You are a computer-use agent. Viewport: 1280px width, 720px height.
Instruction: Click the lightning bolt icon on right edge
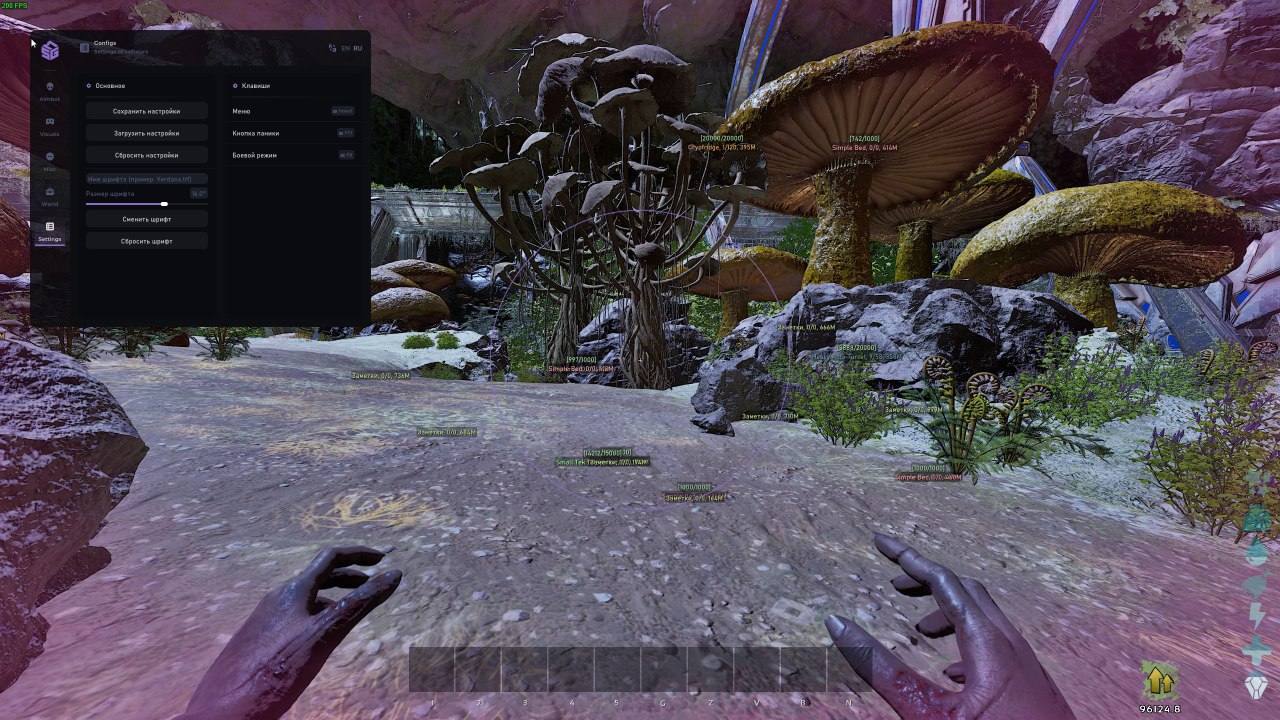click(x=1256, y=615)
